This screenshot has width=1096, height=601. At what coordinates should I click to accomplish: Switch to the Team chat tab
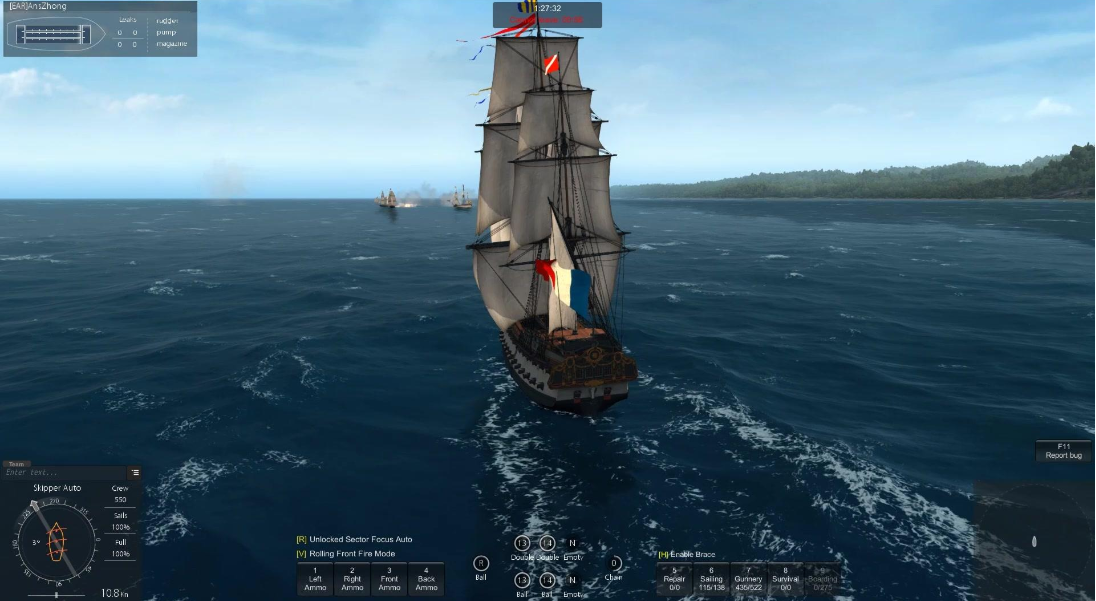[17, 464]
